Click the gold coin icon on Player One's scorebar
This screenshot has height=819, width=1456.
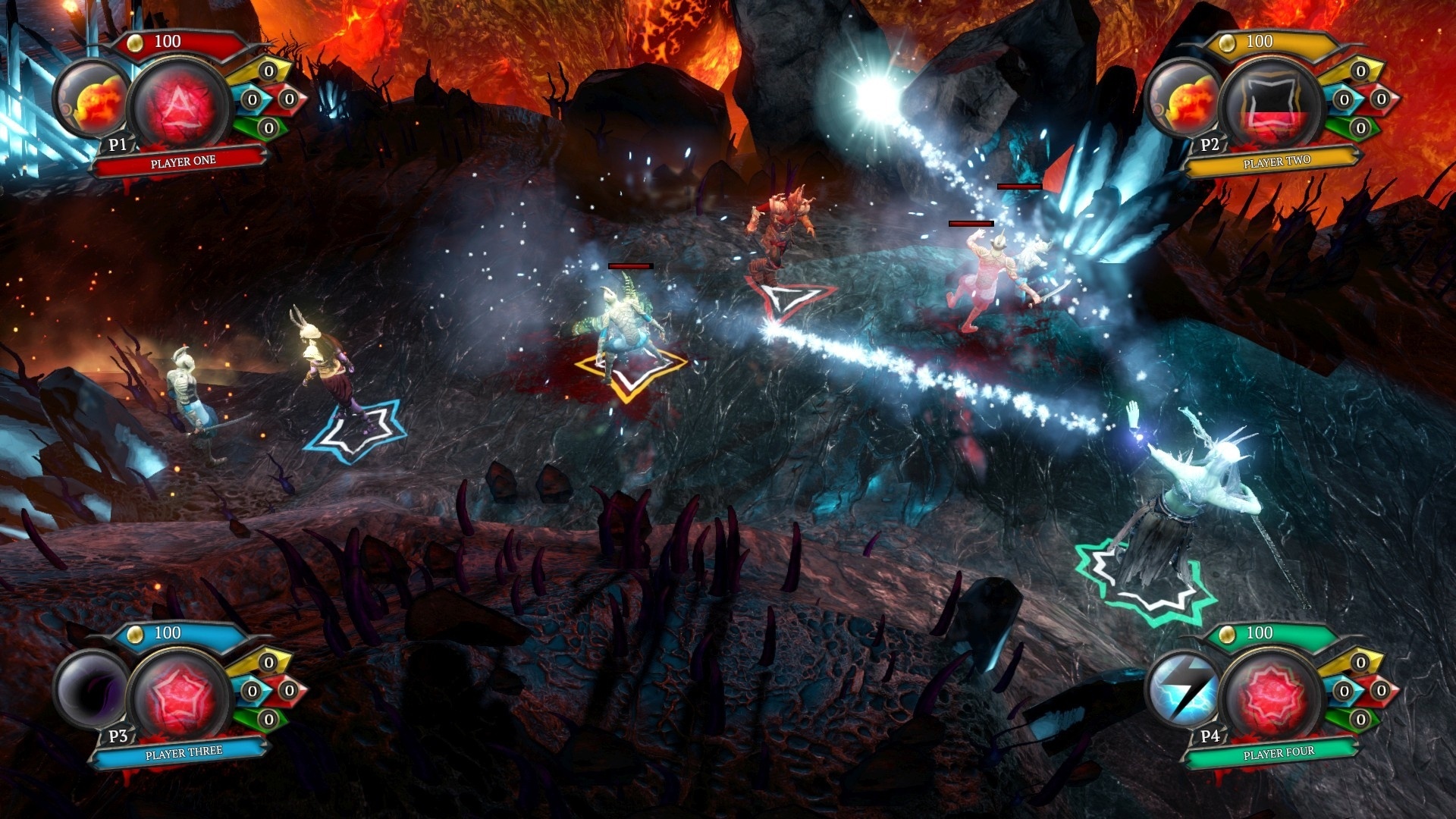(136, 42)
